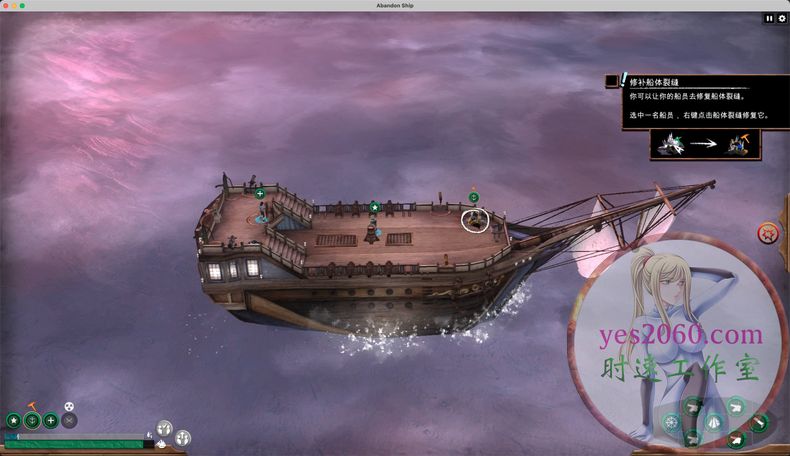Click the lower crew group button
This screenshot has height=456, width=790.
(x=183, y=438)
